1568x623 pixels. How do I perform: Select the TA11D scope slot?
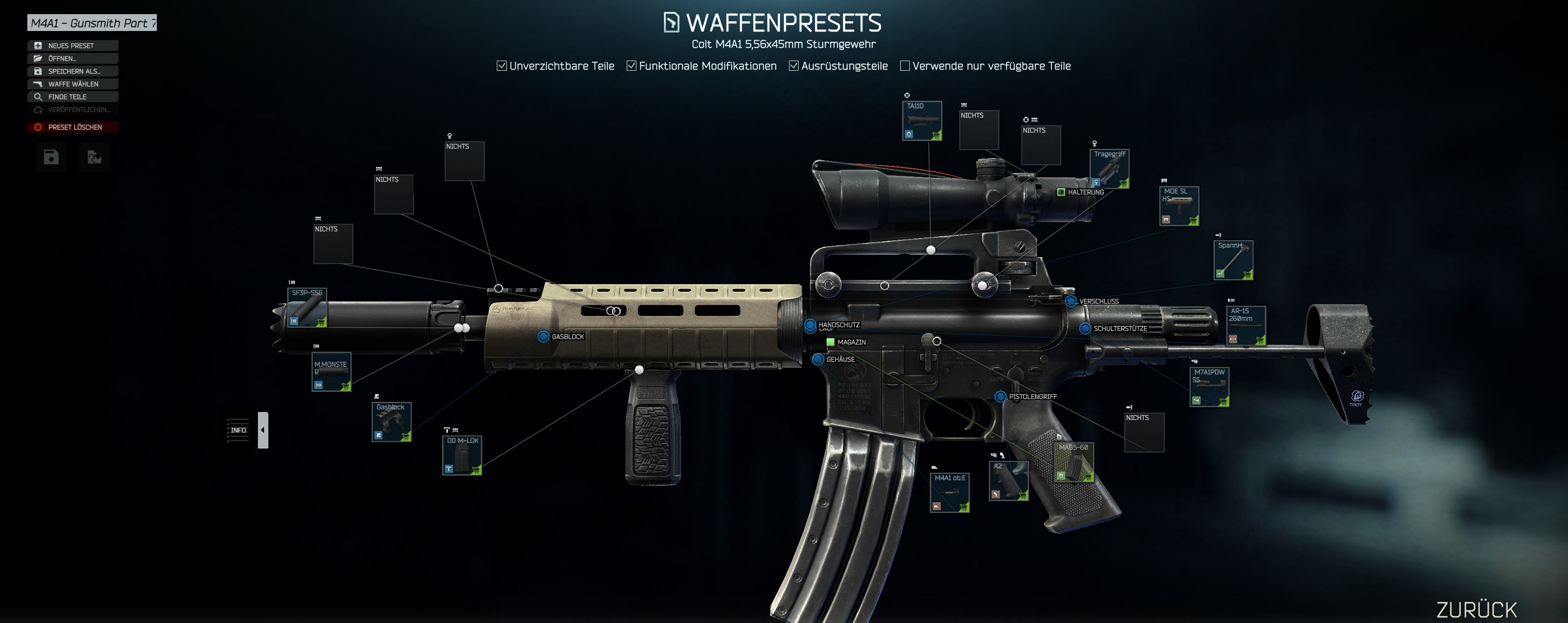point(922,120)
